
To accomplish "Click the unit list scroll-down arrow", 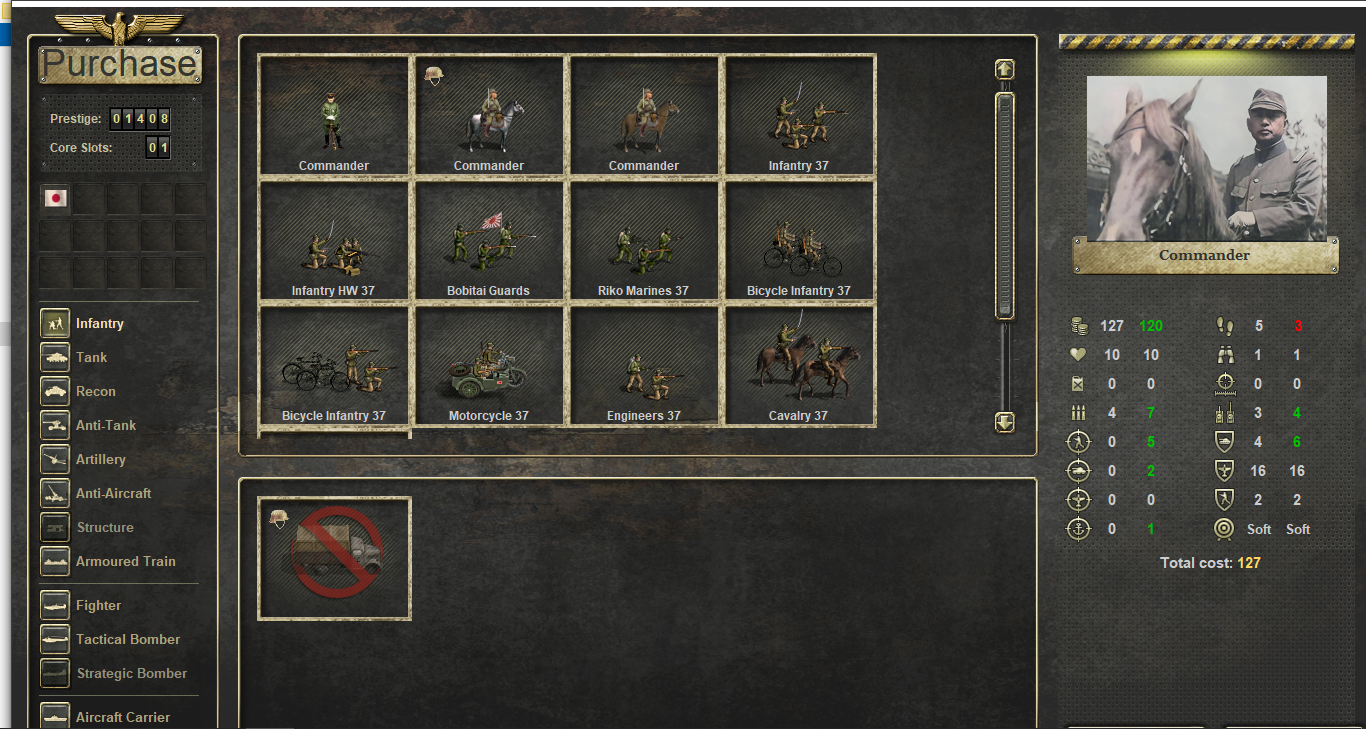I will click(1005, 422).
